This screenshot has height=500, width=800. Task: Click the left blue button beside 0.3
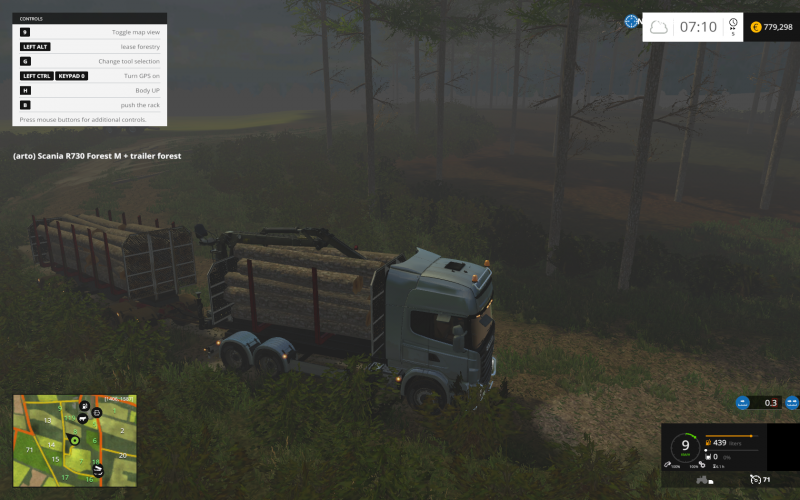click(743, 403)
